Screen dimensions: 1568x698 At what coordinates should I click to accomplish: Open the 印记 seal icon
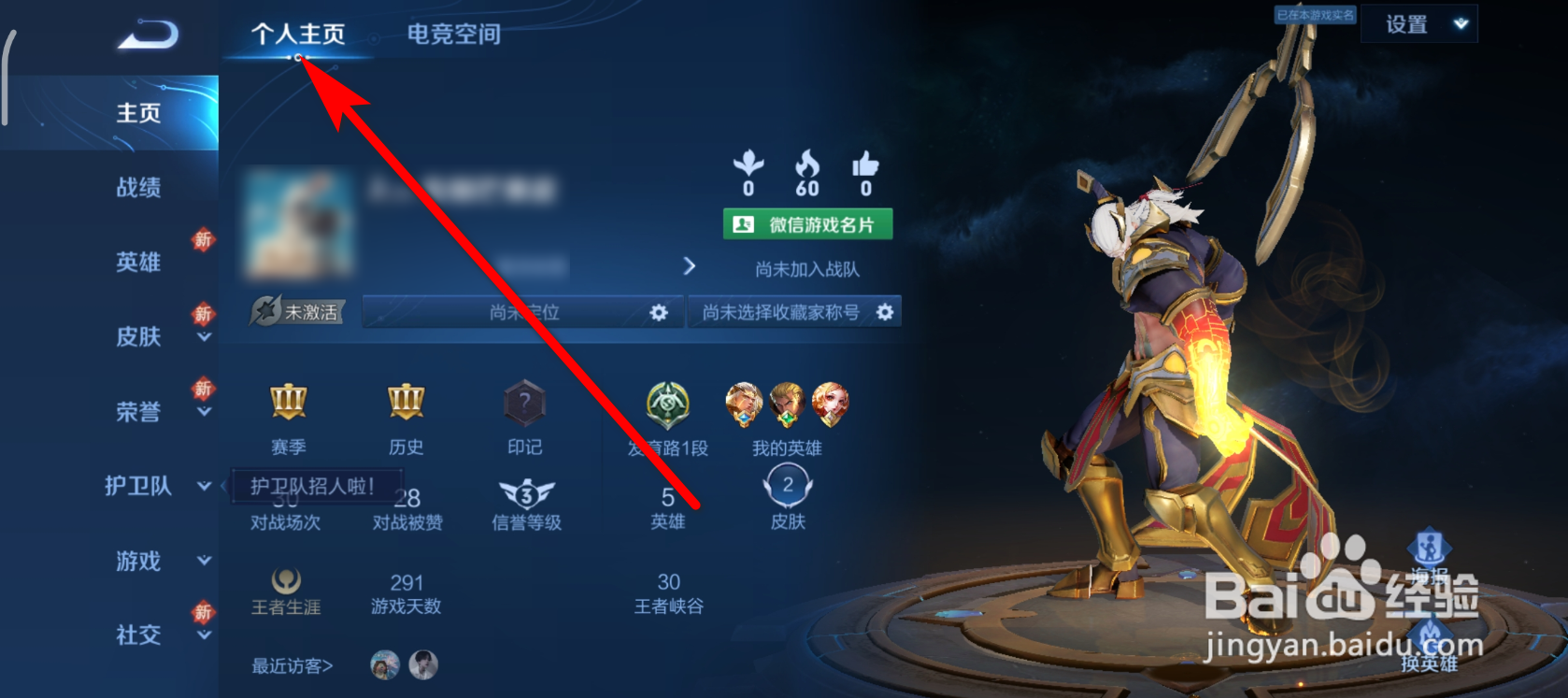point(523,404)
